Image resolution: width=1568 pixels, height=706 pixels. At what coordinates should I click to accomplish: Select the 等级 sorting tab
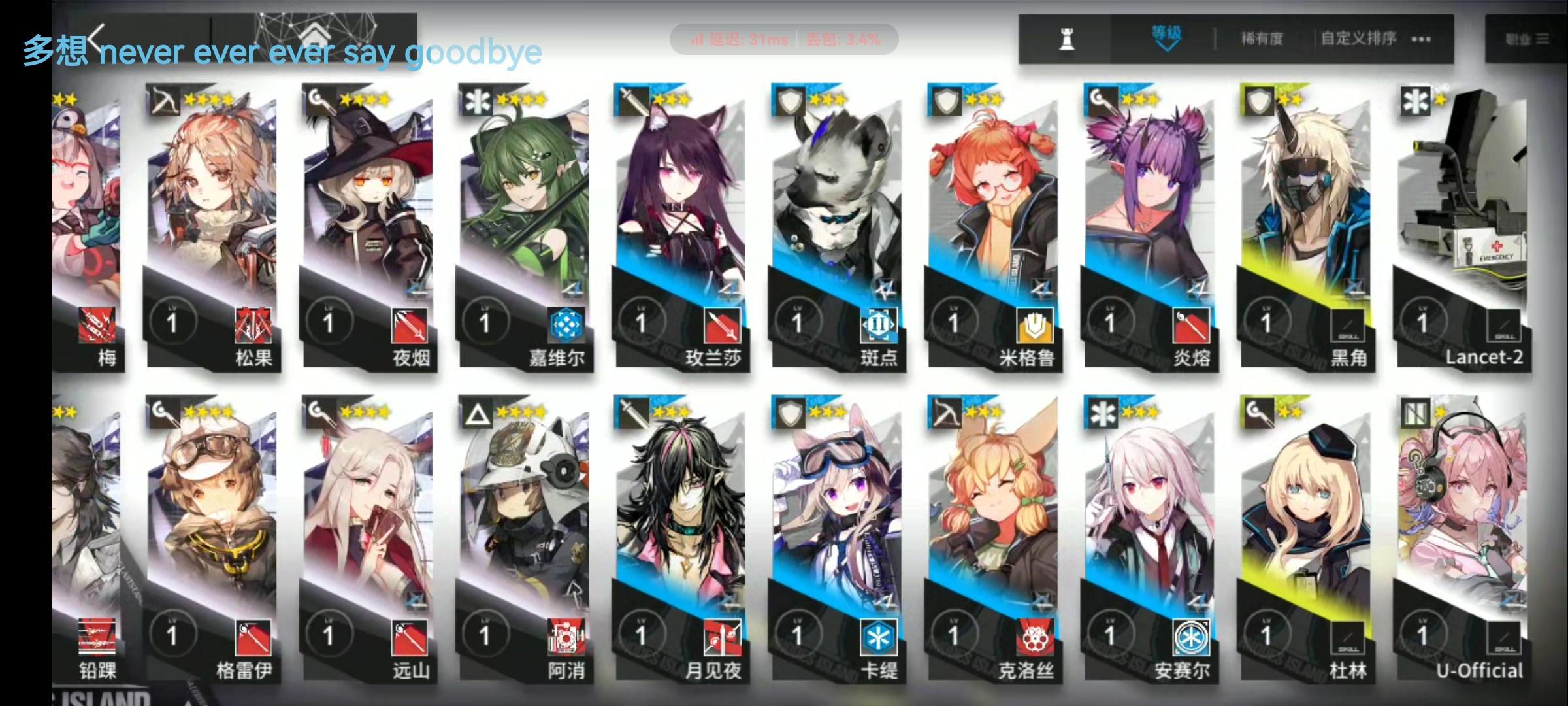tap(1167, 31)
